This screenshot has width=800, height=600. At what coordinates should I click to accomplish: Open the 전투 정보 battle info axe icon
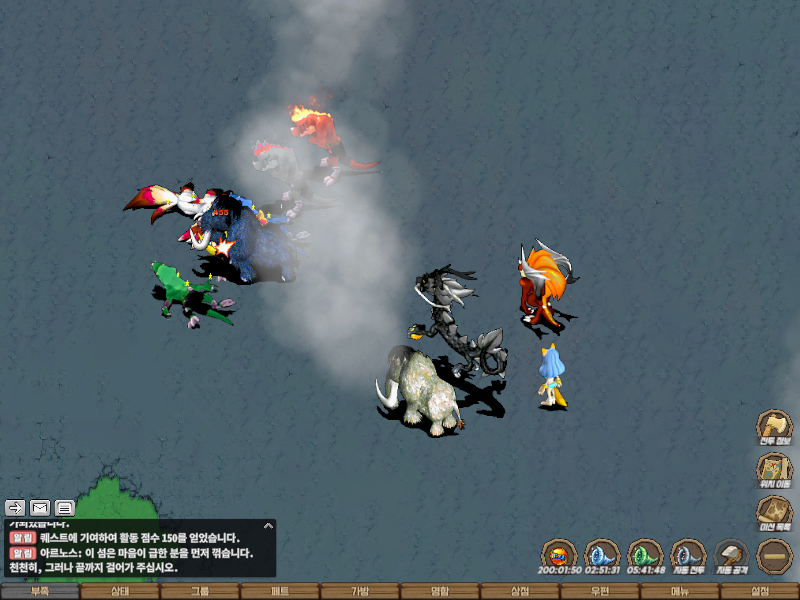click(x=773, y=426)
